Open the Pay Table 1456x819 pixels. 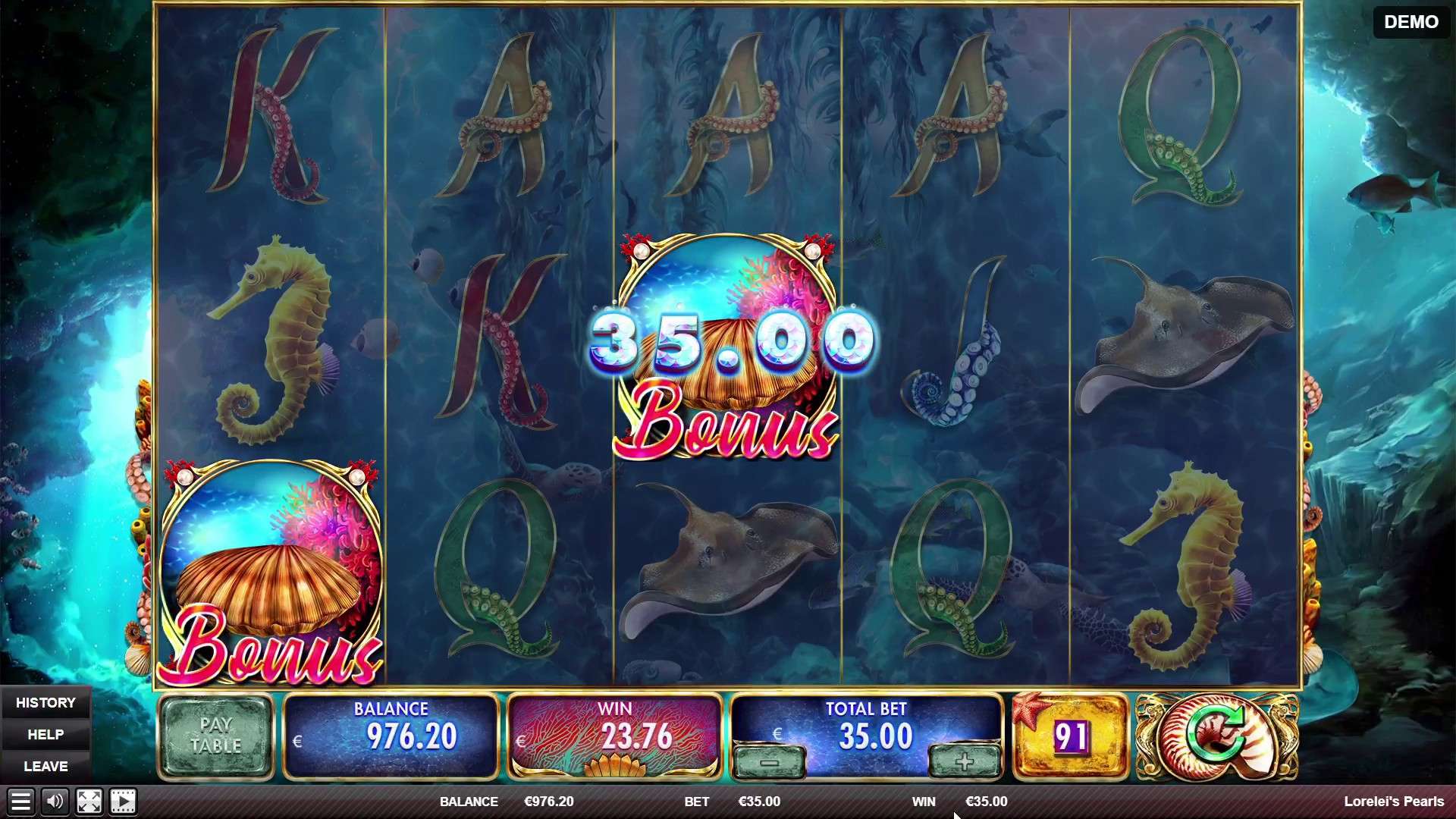coord(215,736)
